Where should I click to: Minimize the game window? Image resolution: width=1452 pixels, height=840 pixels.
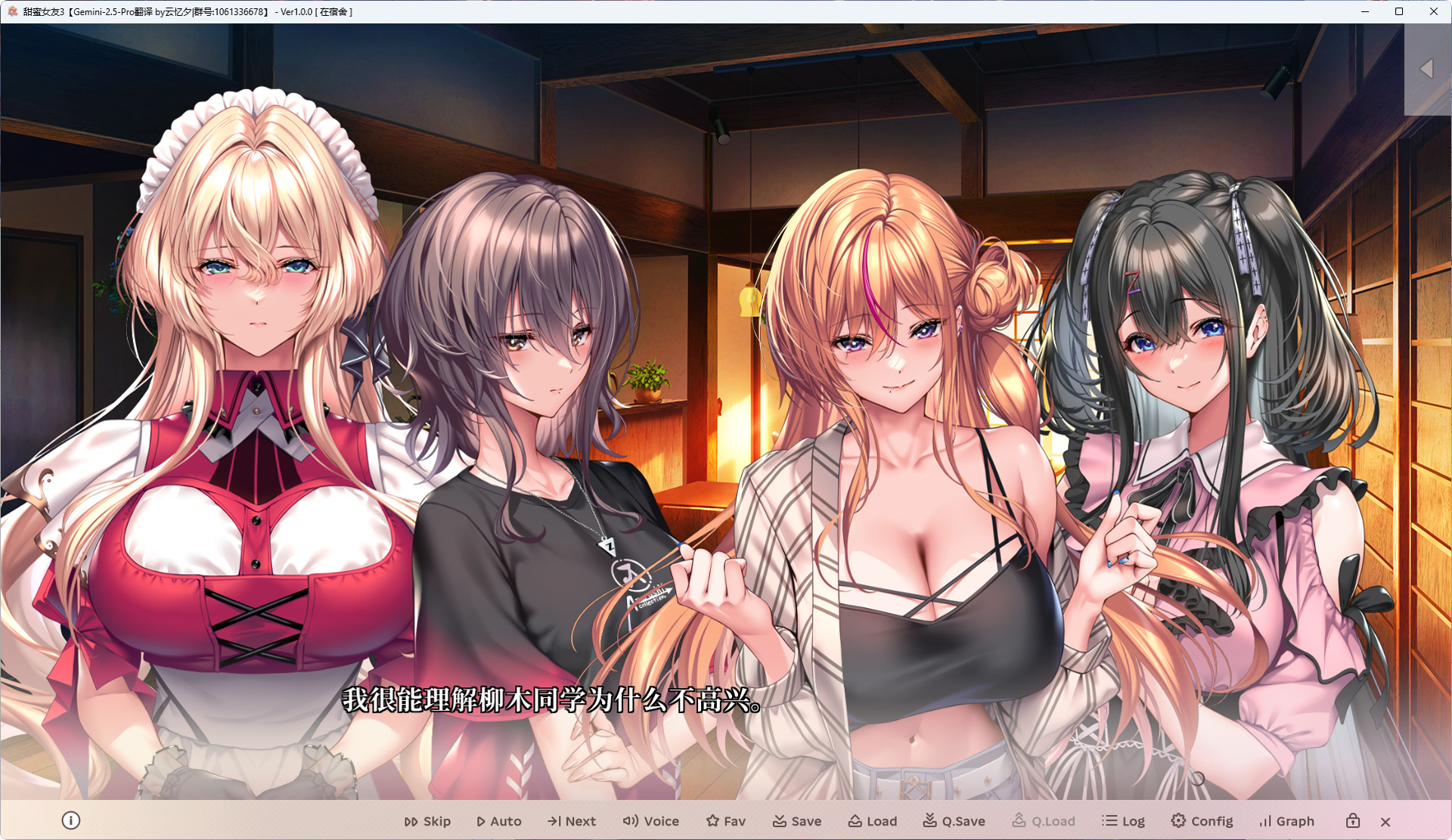pos(1365,11)
